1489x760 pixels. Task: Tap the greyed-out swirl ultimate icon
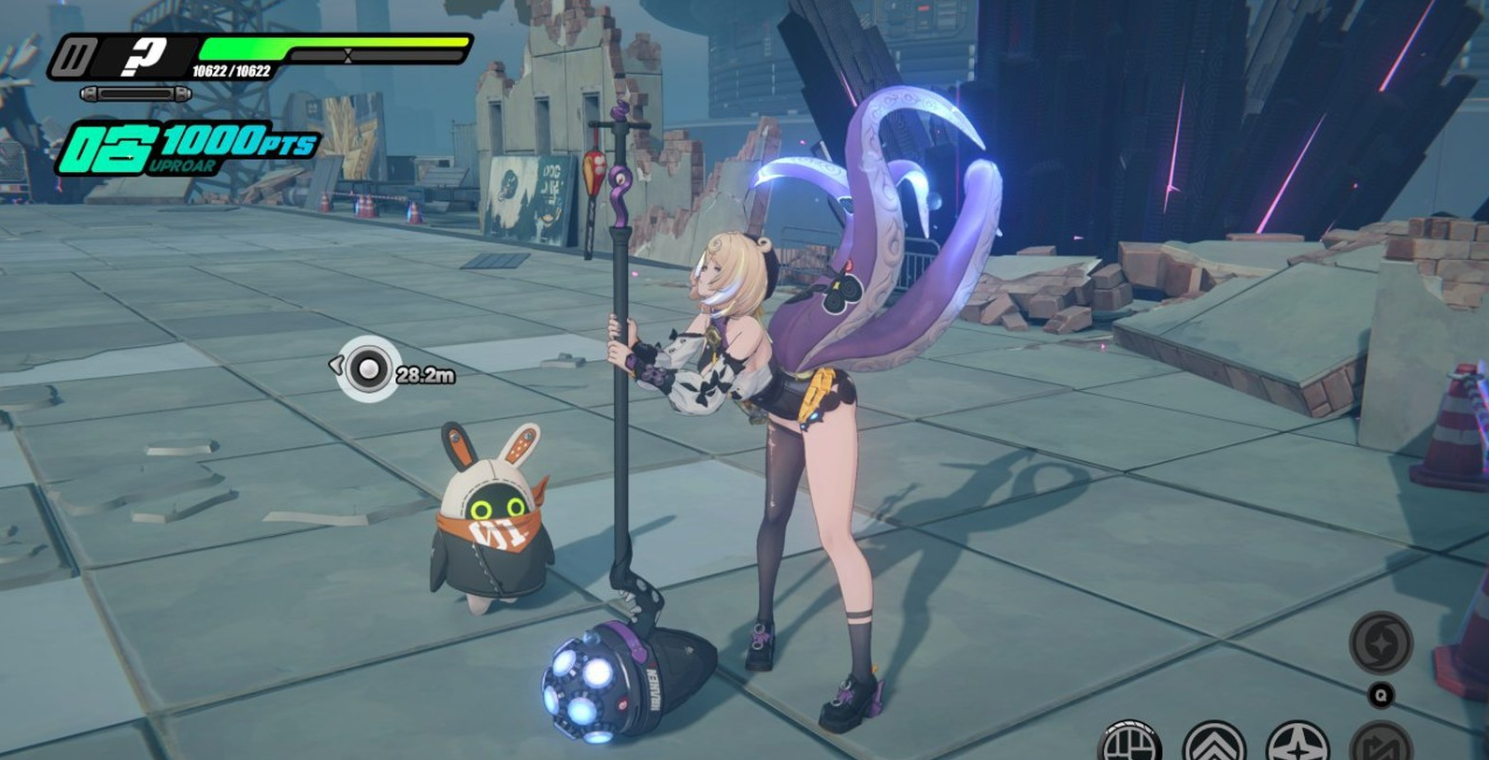coord(1380,642)
